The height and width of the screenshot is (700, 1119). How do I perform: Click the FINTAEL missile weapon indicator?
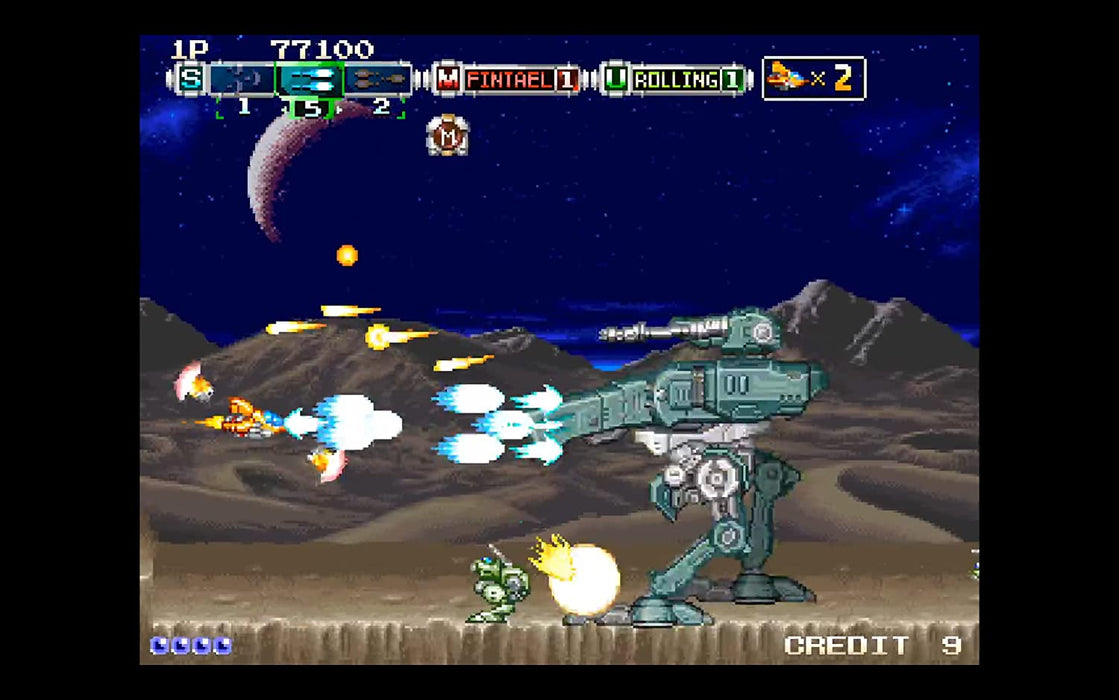pos(508,79)
